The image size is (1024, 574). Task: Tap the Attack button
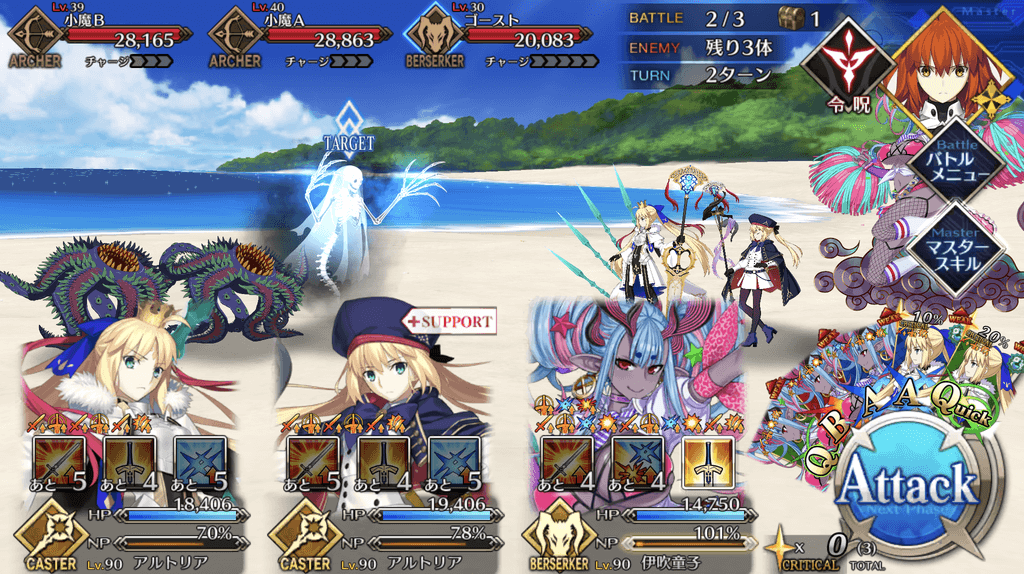pos(908,487)
